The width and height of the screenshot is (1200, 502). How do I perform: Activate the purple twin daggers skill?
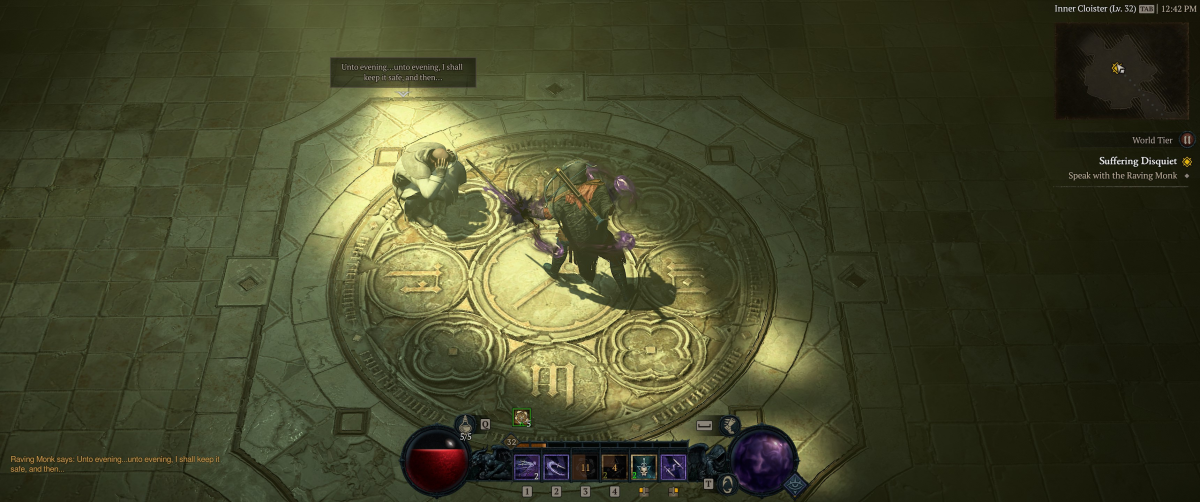(x=673, y=466)
